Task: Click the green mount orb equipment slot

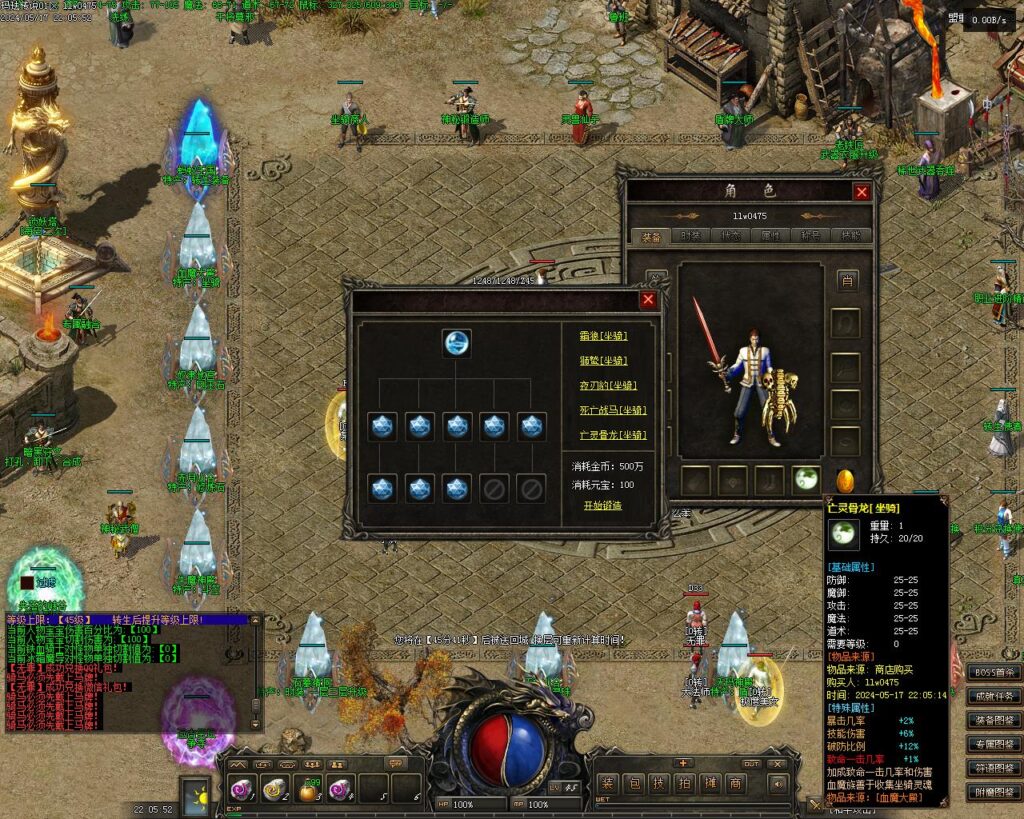Action: [806, 479]
